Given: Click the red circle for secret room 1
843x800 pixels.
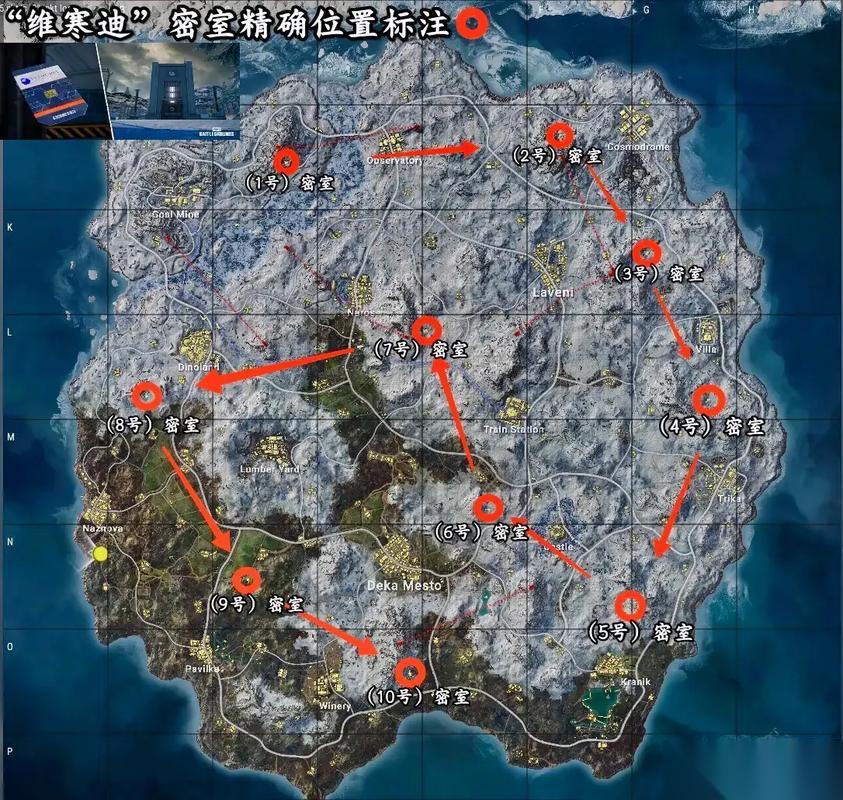Looking at the screenshot, I should click(x=287, y=160).
